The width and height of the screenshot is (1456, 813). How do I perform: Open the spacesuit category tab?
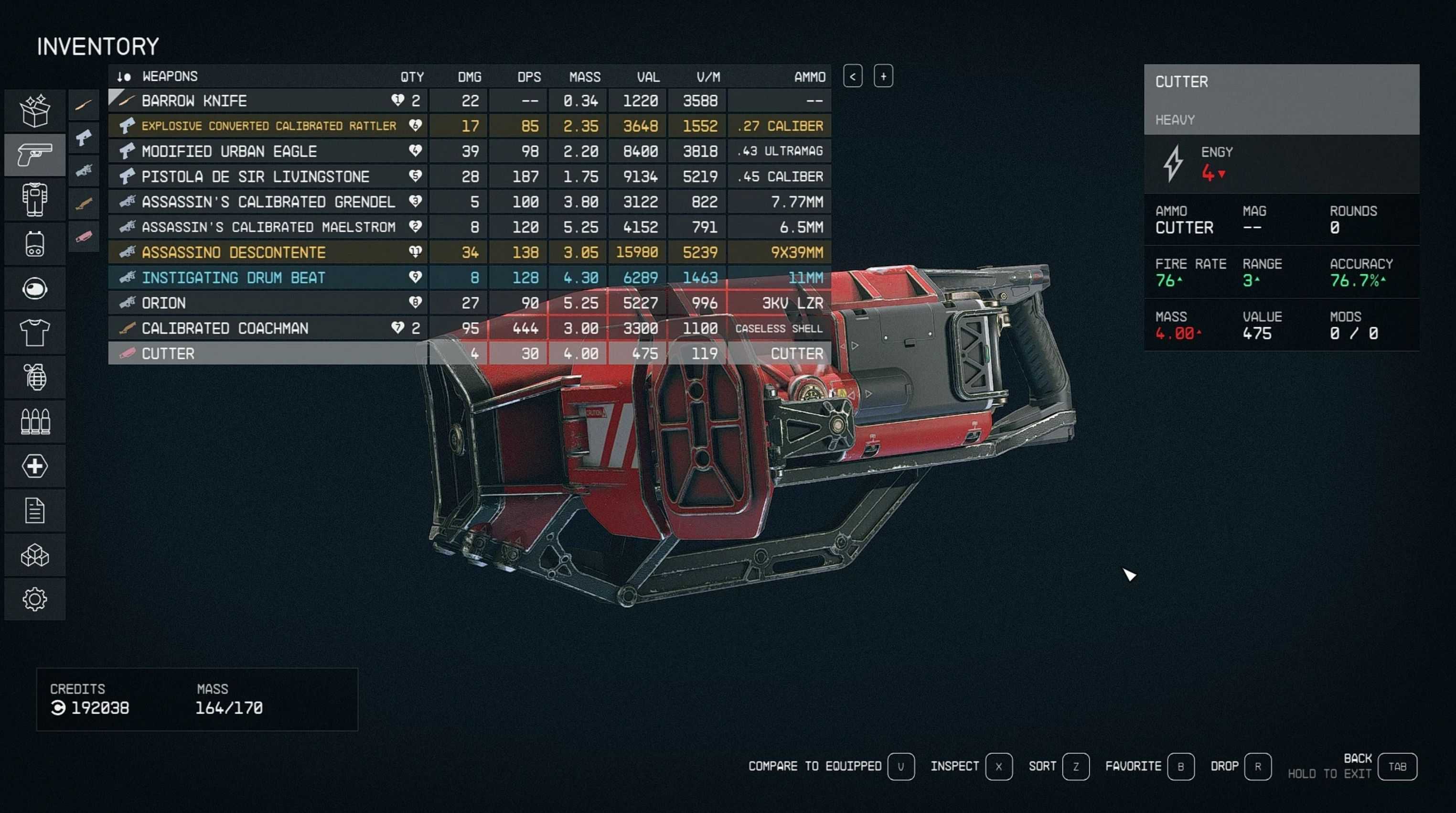tap(34, 199)
